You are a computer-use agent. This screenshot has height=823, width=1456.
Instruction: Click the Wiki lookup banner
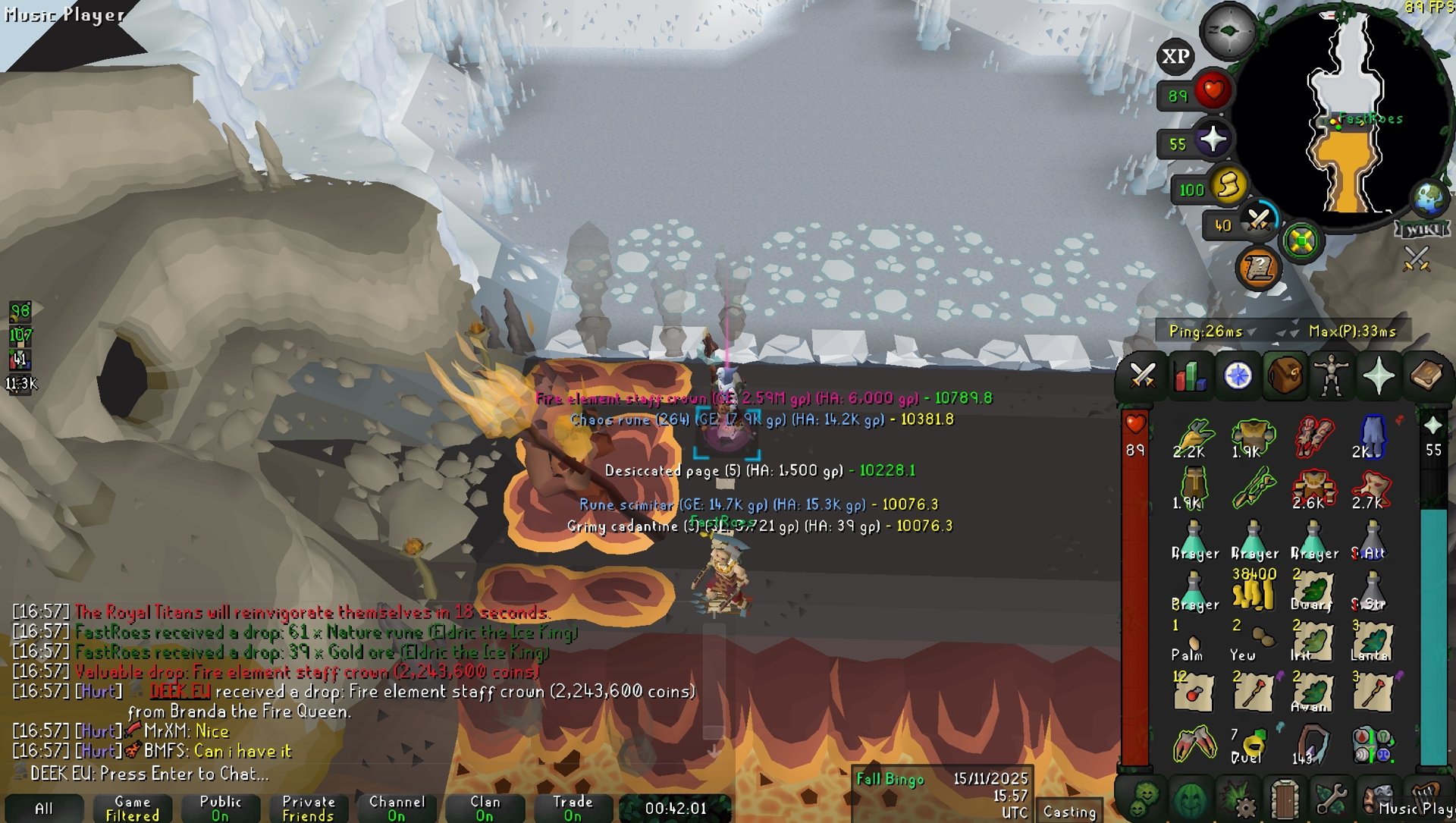[1422, 229]
